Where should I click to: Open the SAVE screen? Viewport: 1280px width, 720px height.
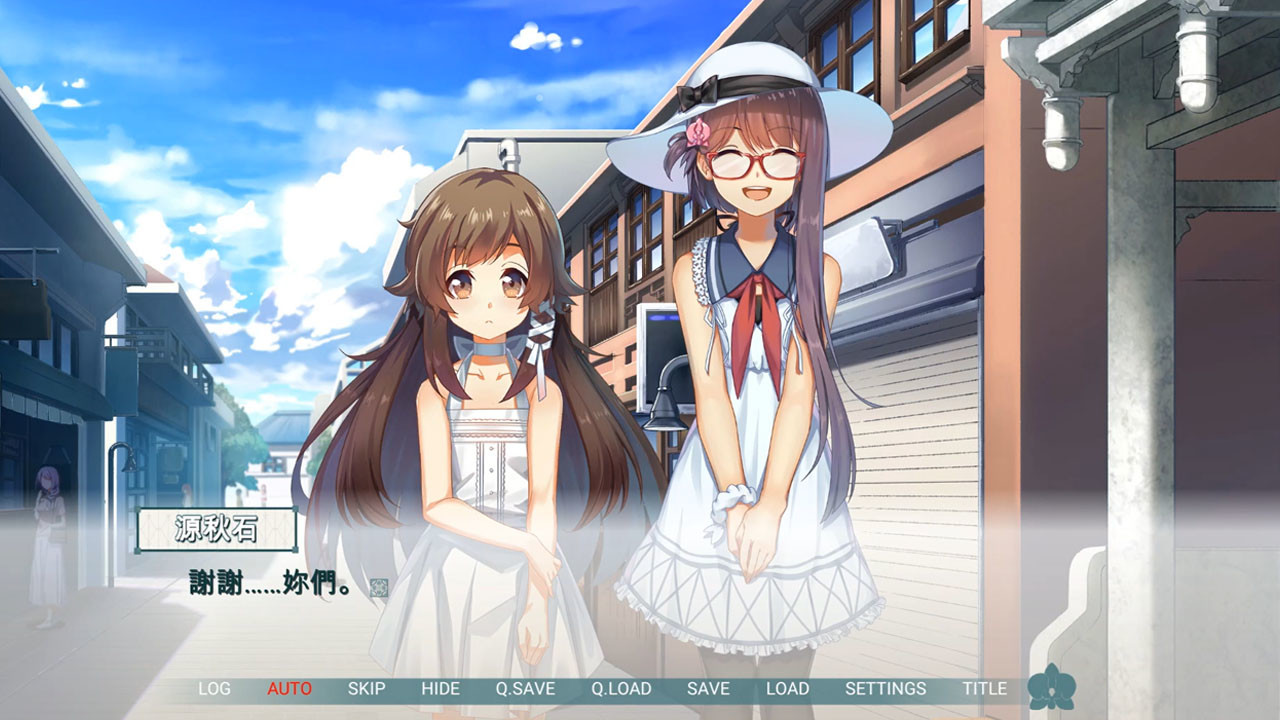[x=710, y=689]
